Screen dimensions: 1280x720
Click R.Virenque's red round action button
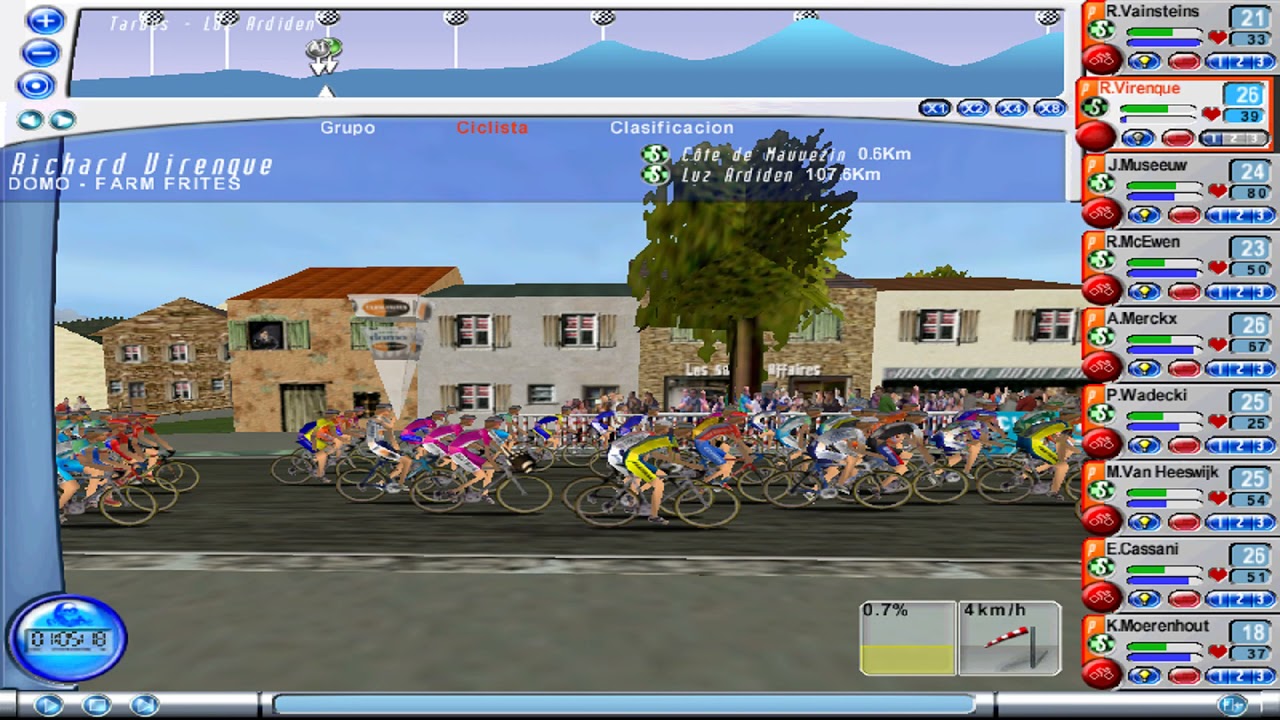tap(1096, 136)
